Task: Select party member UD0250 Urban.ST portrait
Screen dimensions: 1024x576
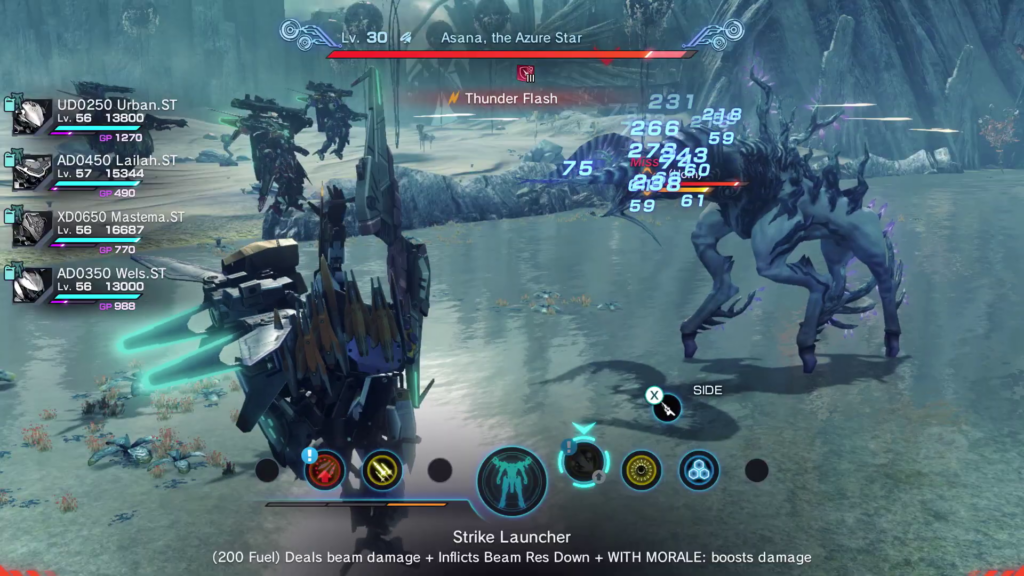Action: [x=33, y=117]
